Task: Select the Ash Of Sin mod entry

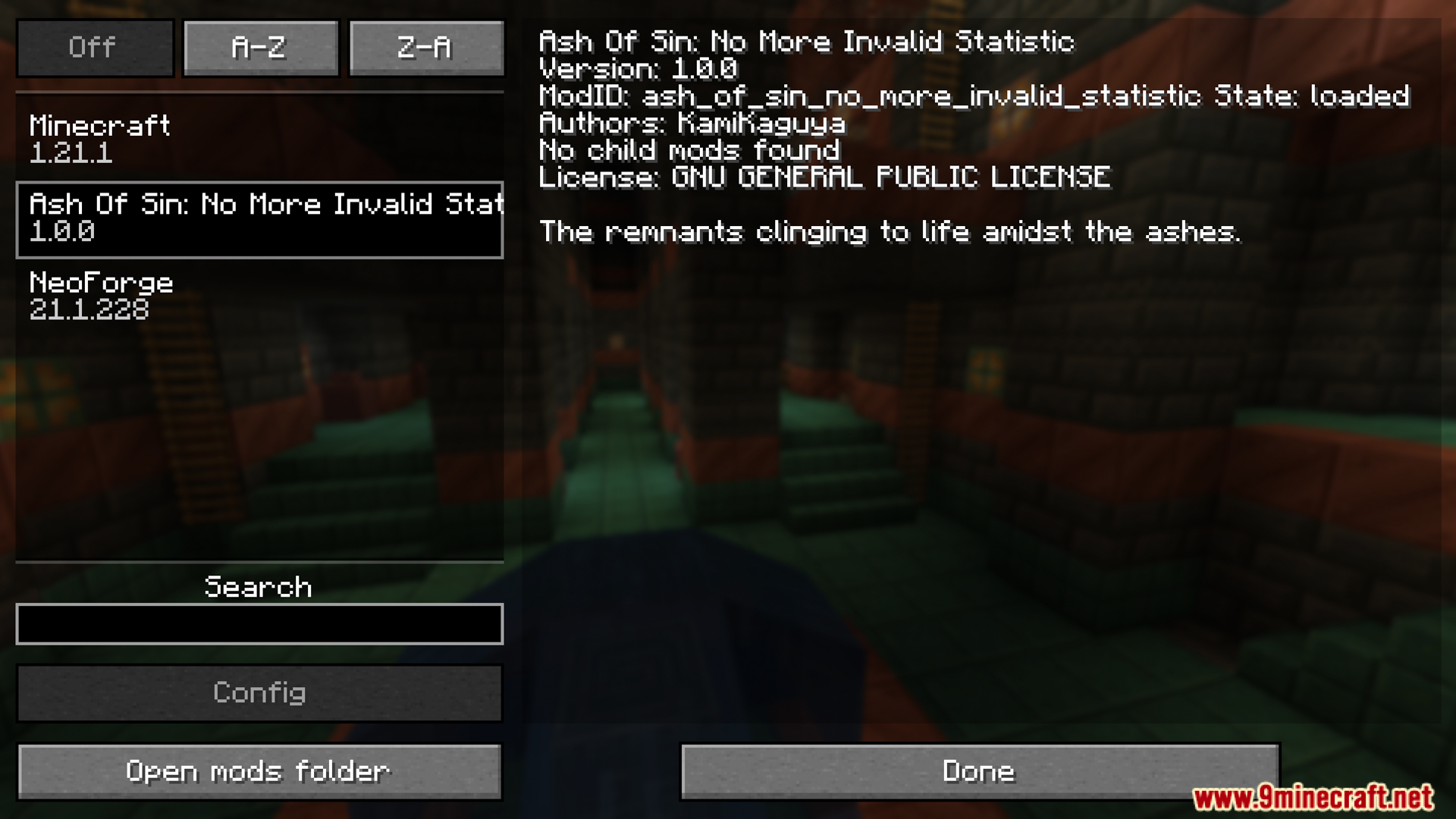Action: coord(258,218)
